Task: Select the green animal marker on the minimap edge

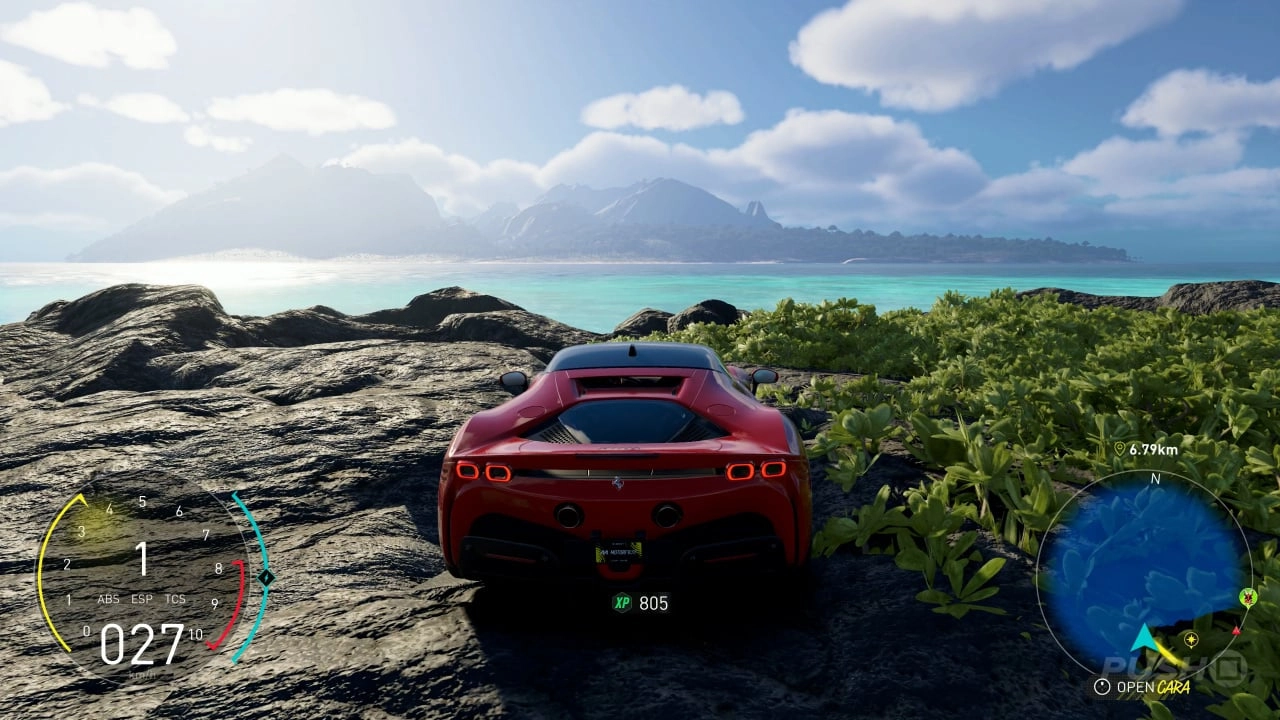Action: click(1248, 597)
